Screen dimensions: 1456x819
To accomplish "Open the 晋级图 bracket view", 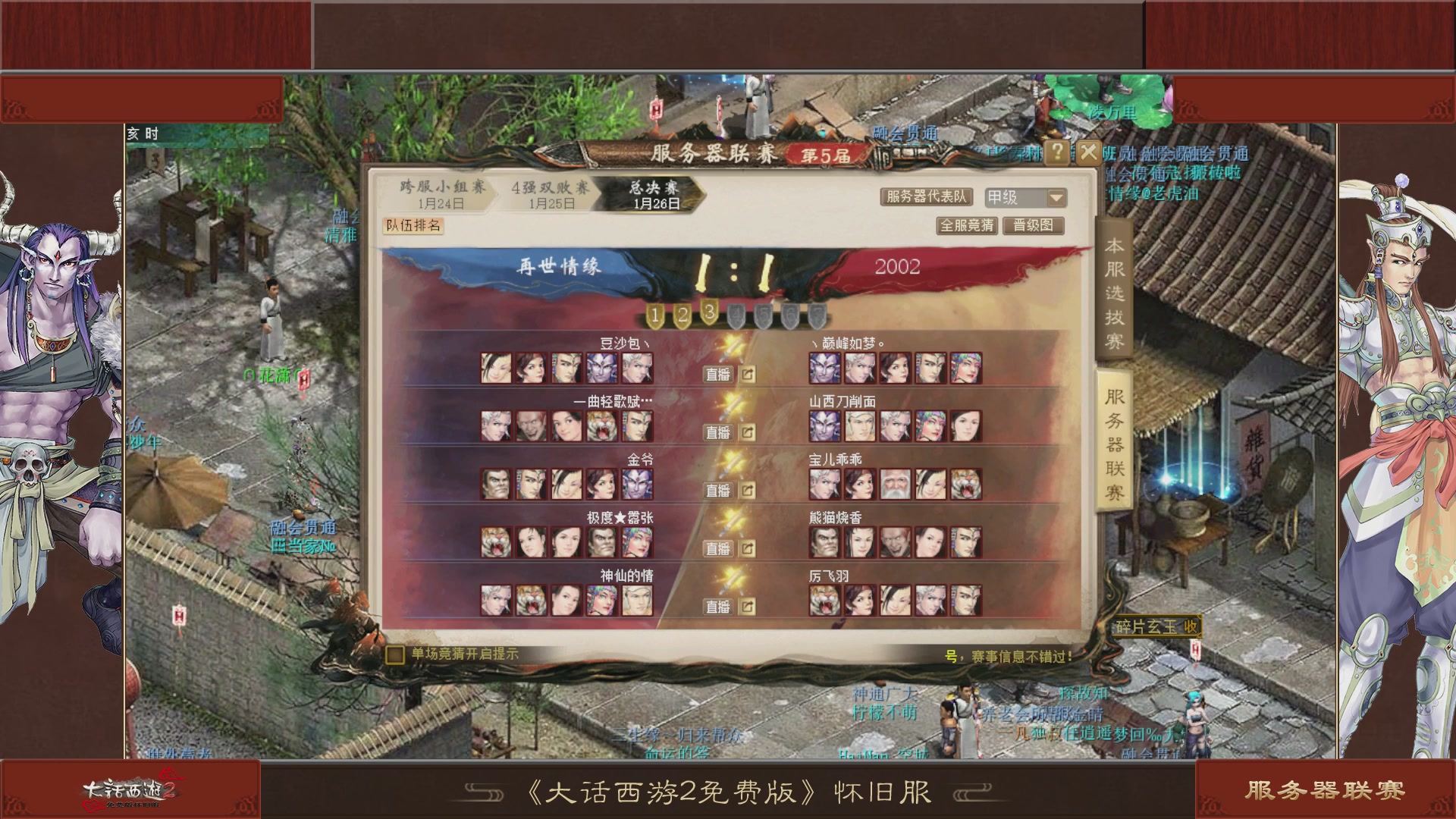I will pyautogui.click(x=1034, y=225).
